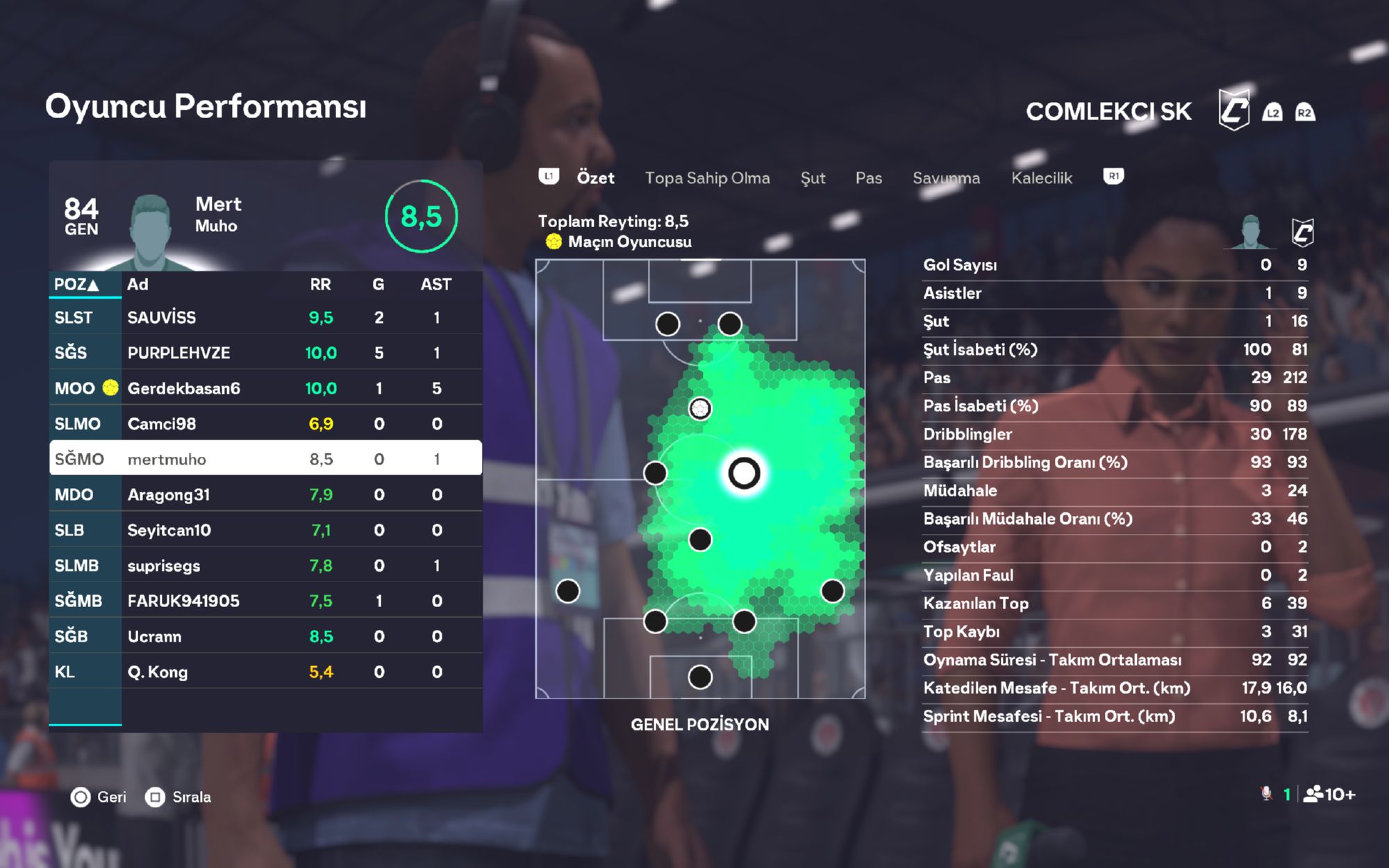The image size is (1389, 868).
Task: Open the Kalecilik tab
Action: click(x=1041, y=178)
